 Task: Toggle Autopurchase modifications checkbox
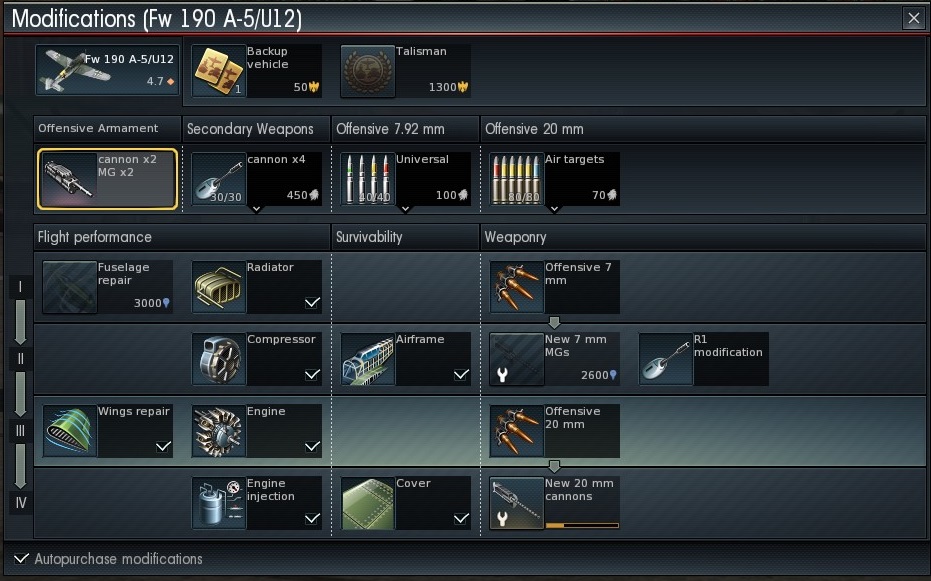(22, 559)
